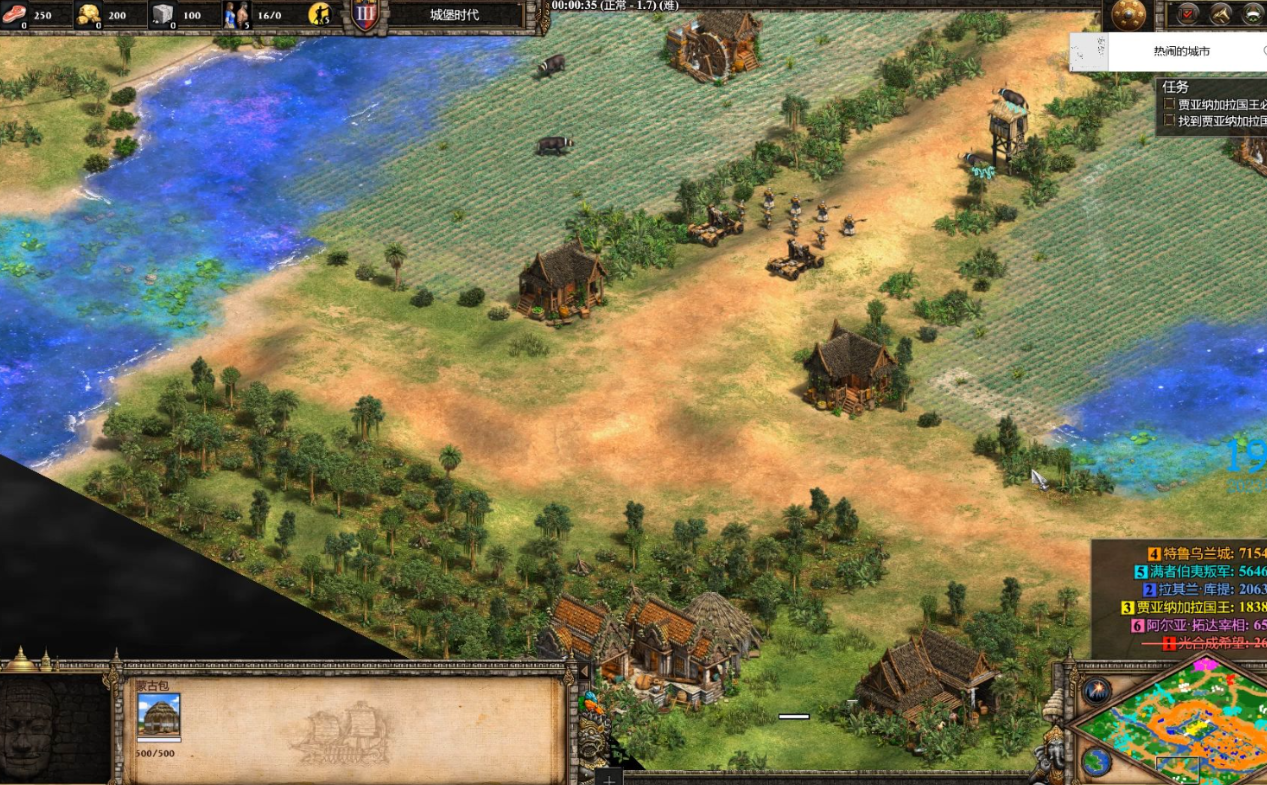Open the objectives button with red checkmark
The width and height of the screenshot is (1267, 785).
point(1187,14)
